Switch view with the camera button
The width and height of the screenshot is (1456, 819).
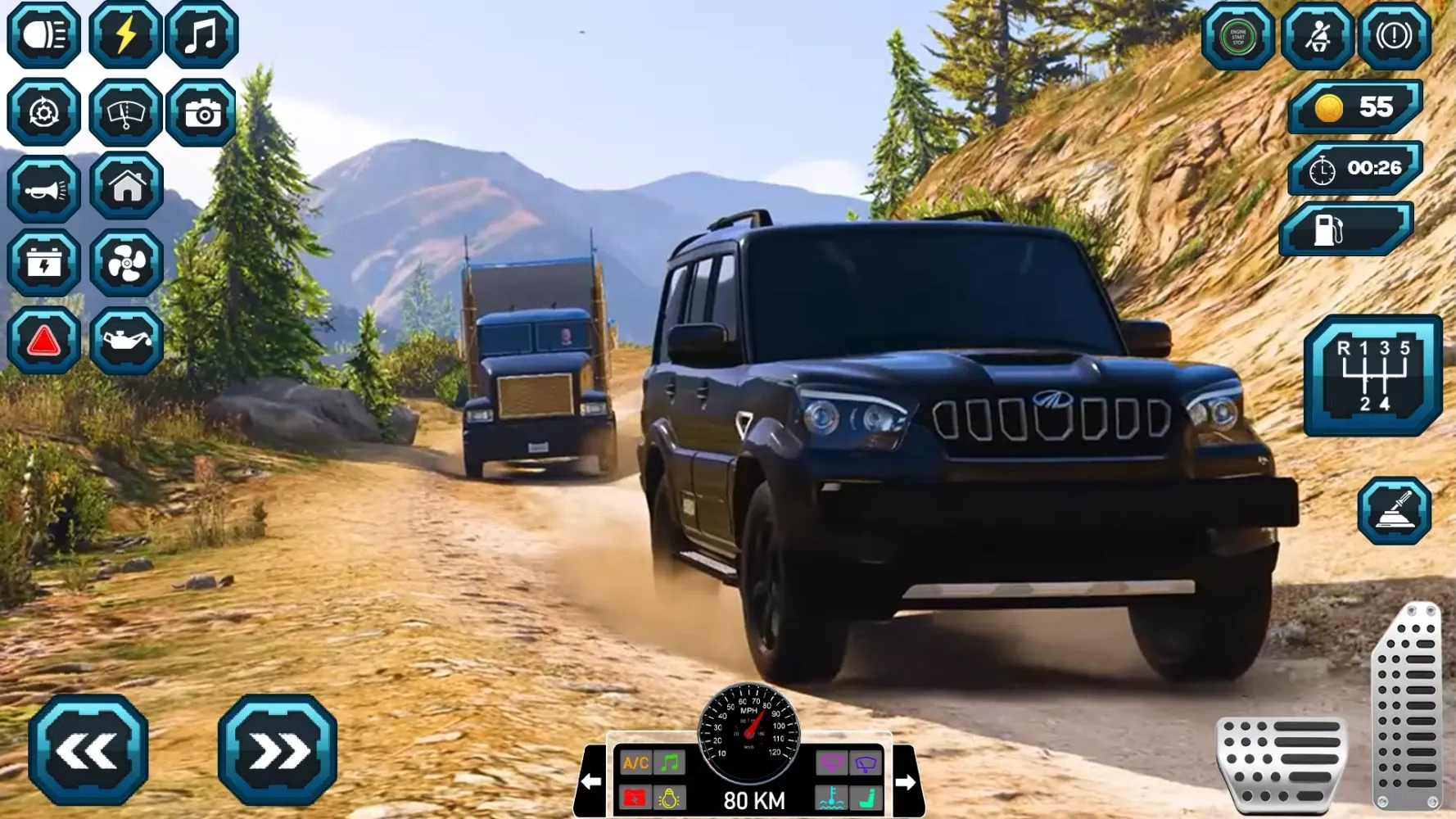coord(202,112)
